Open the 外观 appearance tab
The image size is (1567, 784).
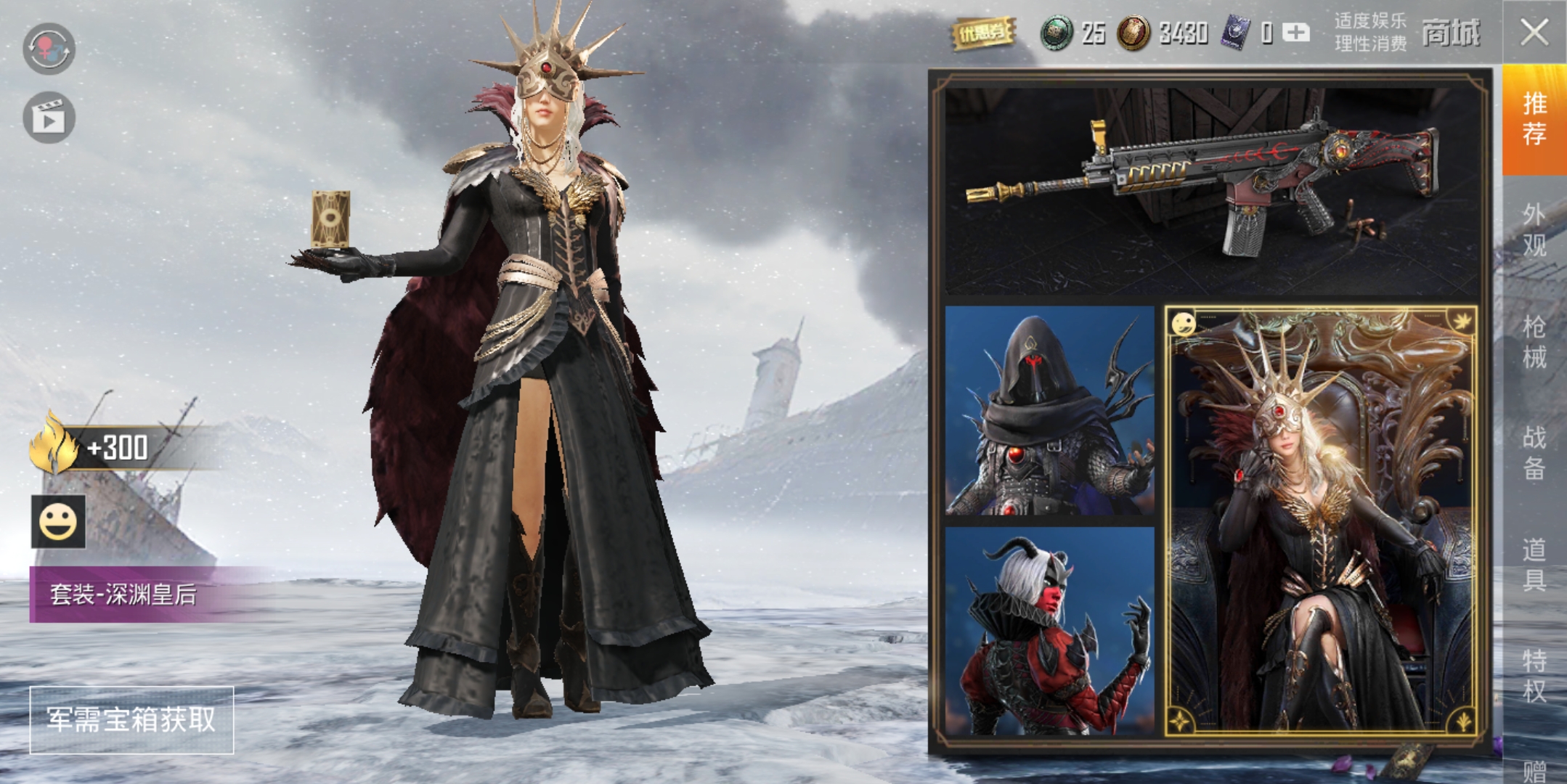[x=1534, y=230]
